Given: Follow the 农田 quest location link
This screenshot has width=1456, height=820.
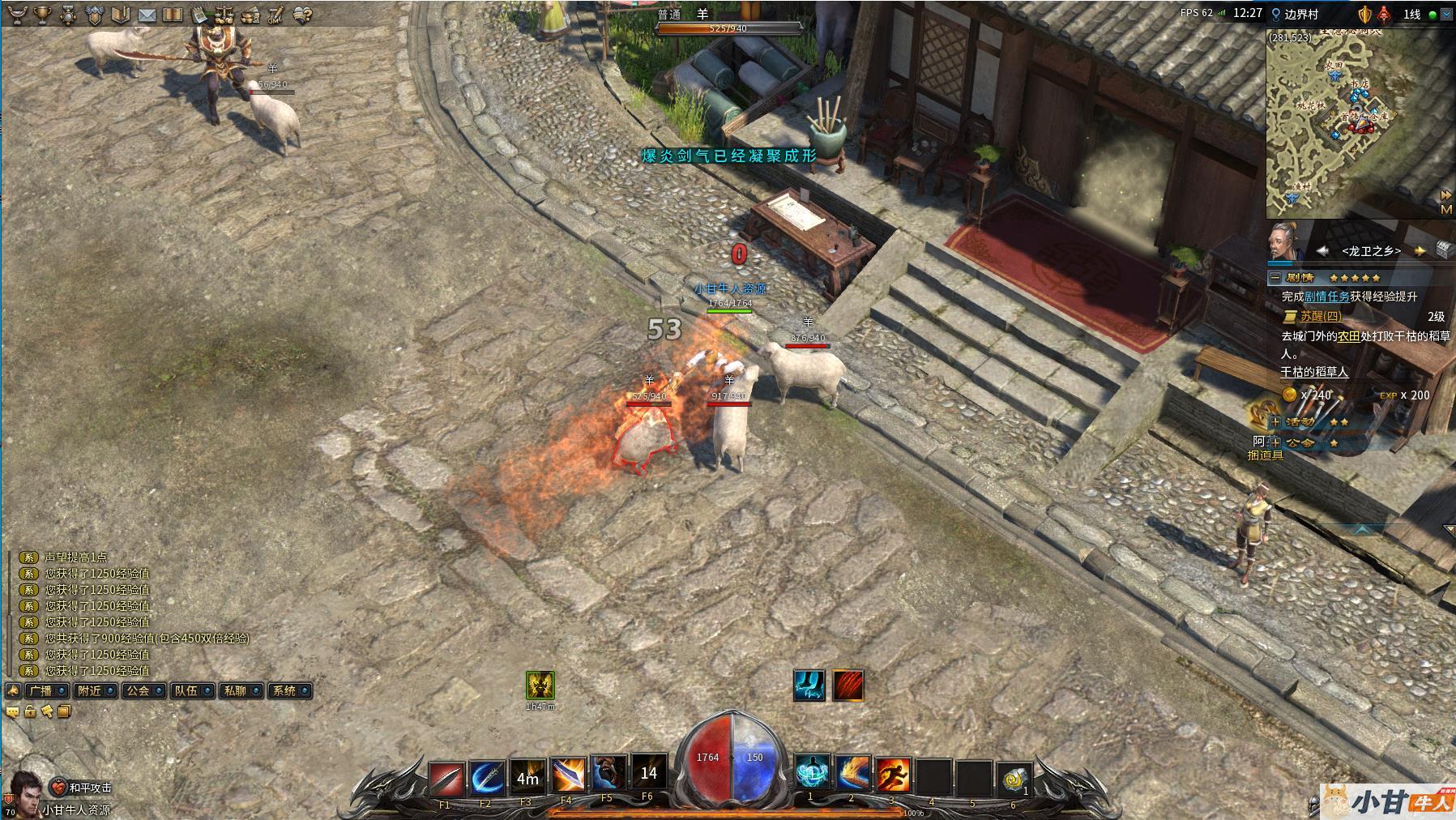Looking at the screenshot, I should click(x=1348, y=335).
